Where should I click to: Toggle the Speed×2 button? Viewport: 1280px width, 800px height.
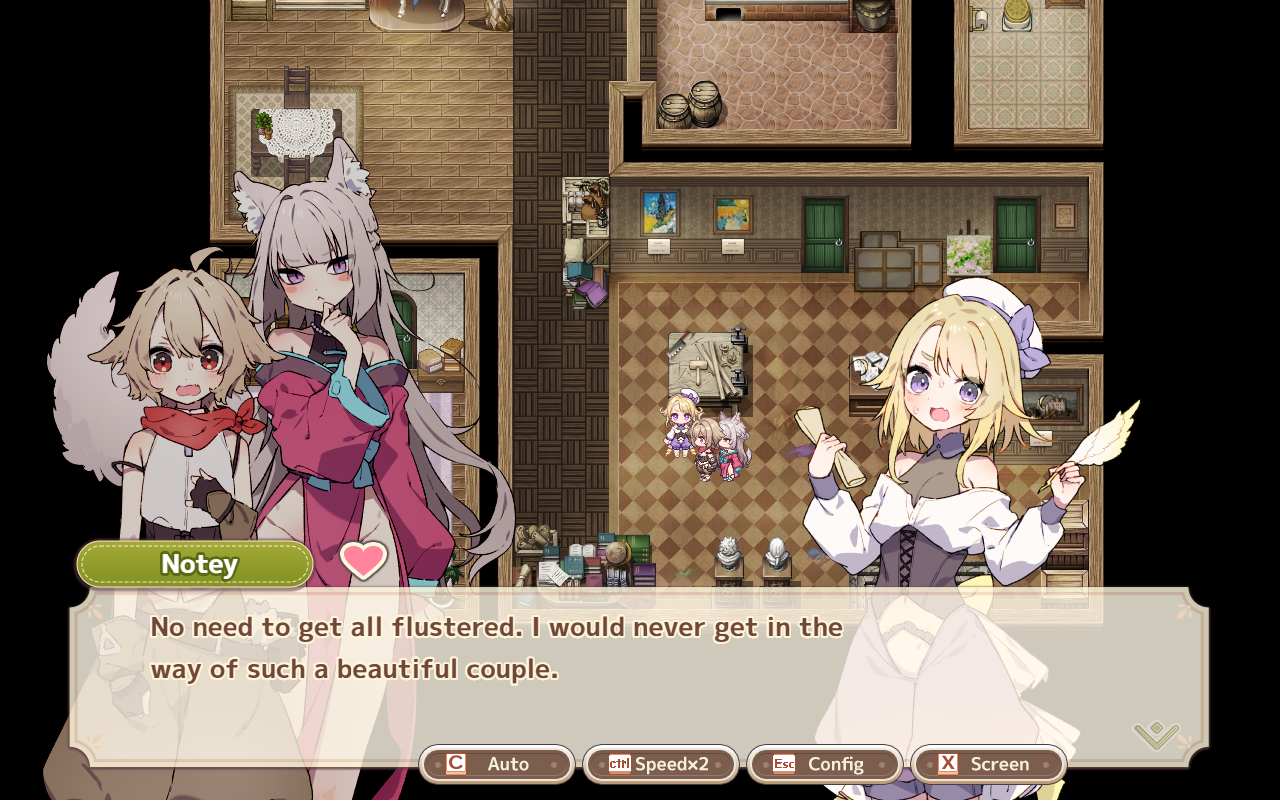click(661, 764)
